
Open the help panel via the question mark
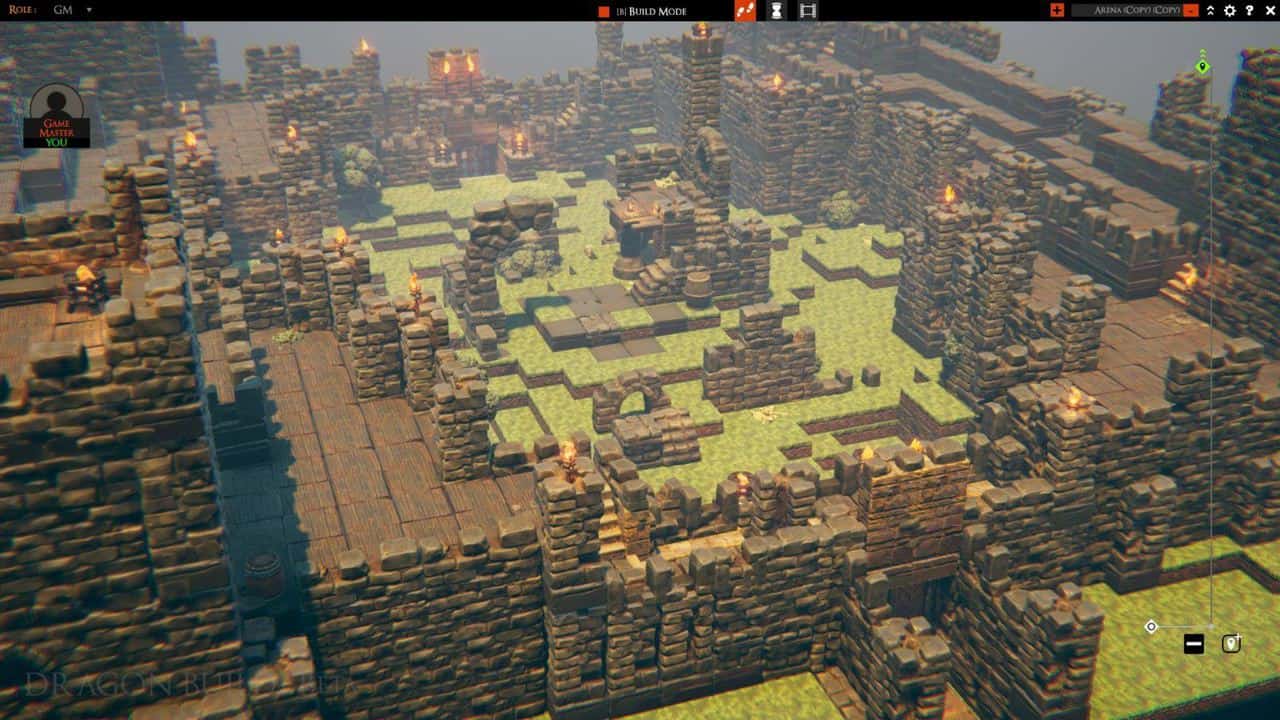1250,11
